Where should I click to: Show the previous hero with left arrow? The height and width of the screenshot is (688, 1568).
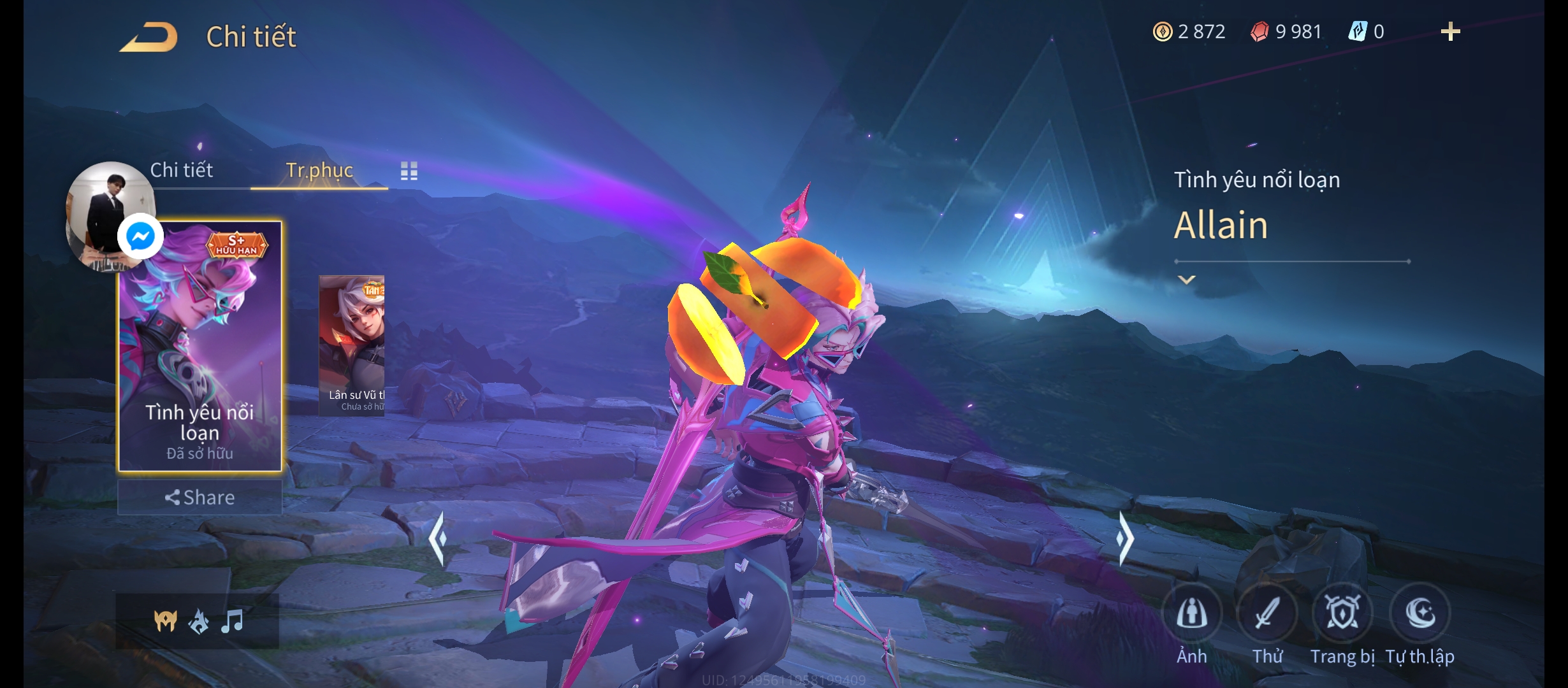[x=438, y=539]
